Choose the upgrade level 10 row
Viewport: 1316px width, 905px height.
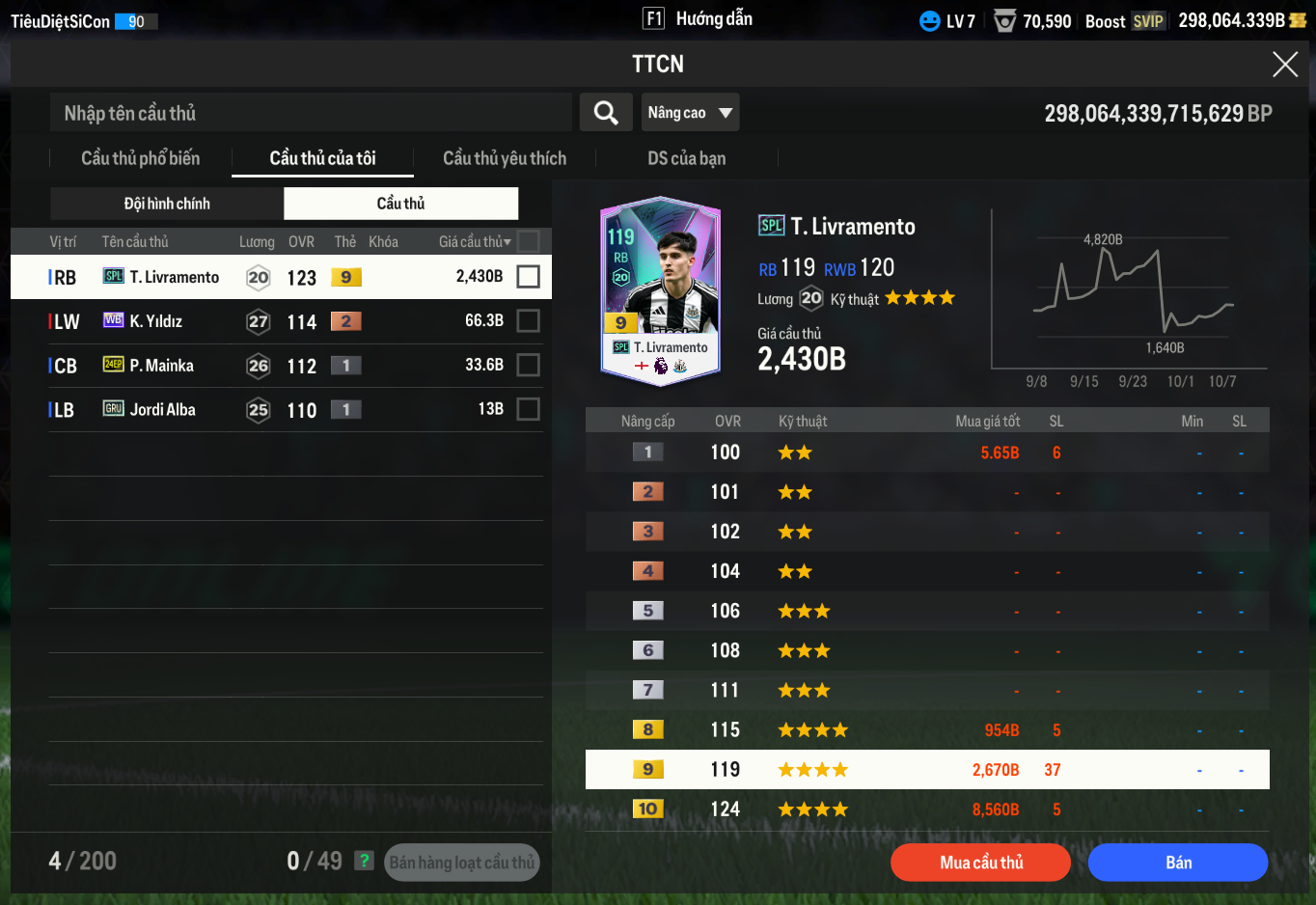926,809
